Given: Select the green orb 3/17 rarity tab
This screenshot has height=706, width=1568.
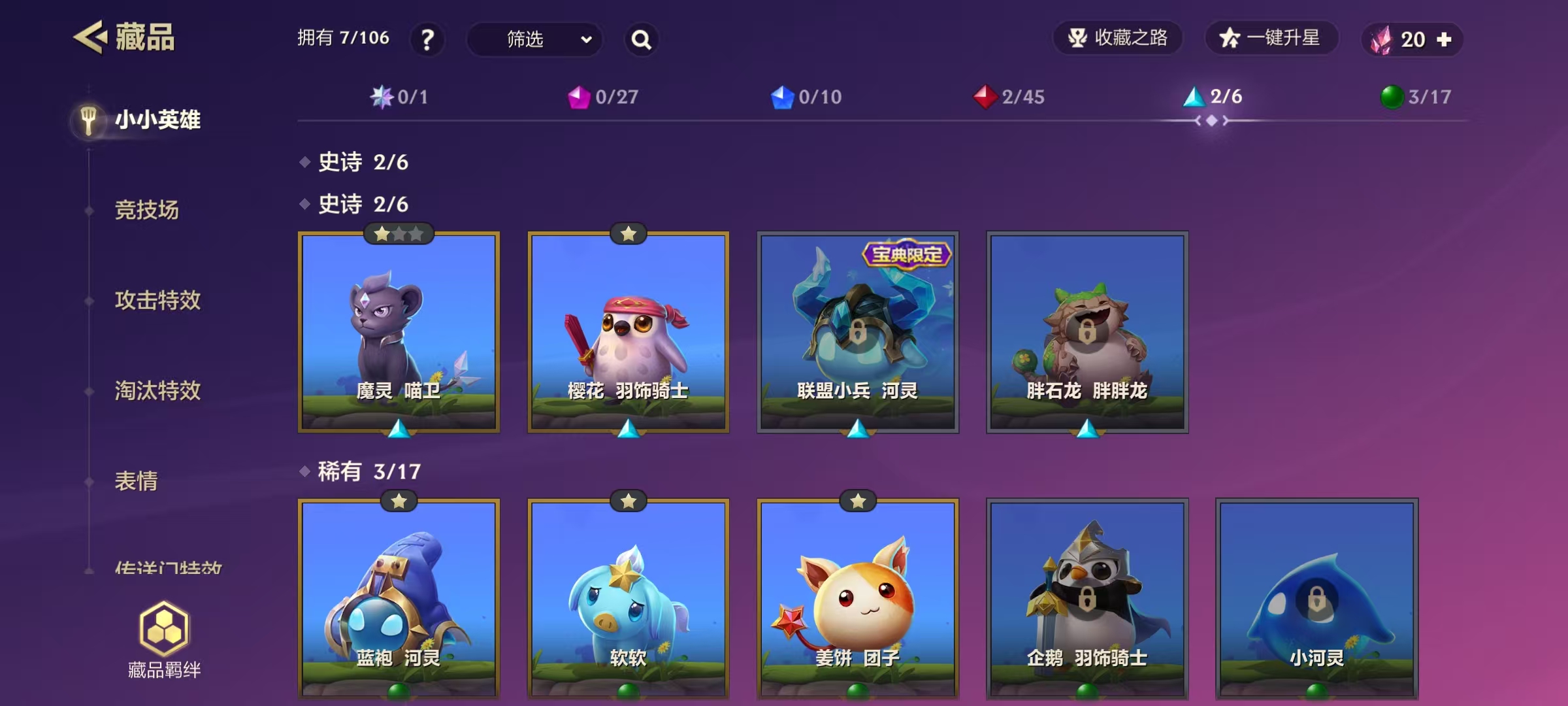Looking at the screenshot, I should pos(1416,97).
